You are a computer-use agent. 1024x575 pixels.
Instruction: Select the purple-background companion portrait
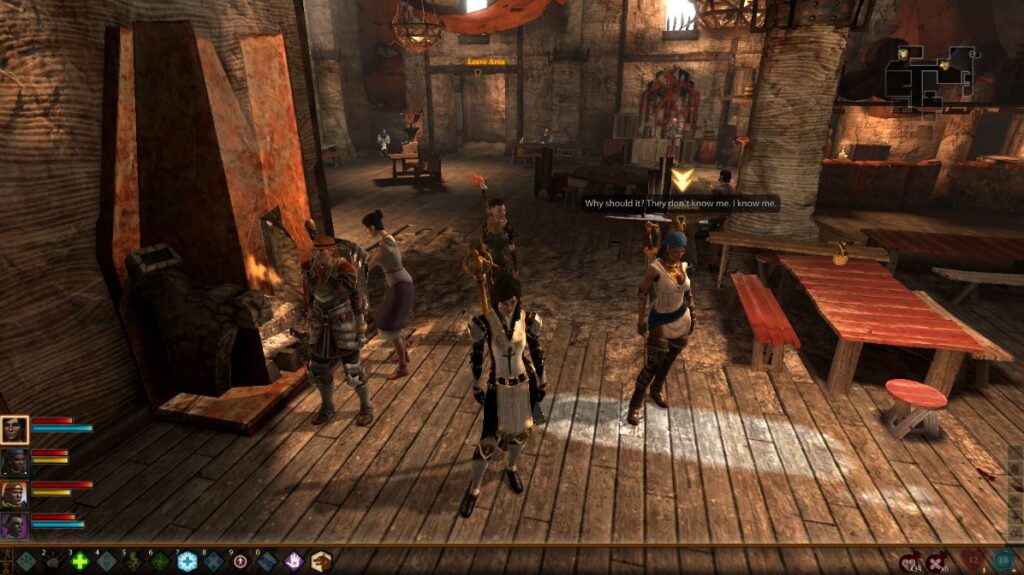tap(15, 525)
